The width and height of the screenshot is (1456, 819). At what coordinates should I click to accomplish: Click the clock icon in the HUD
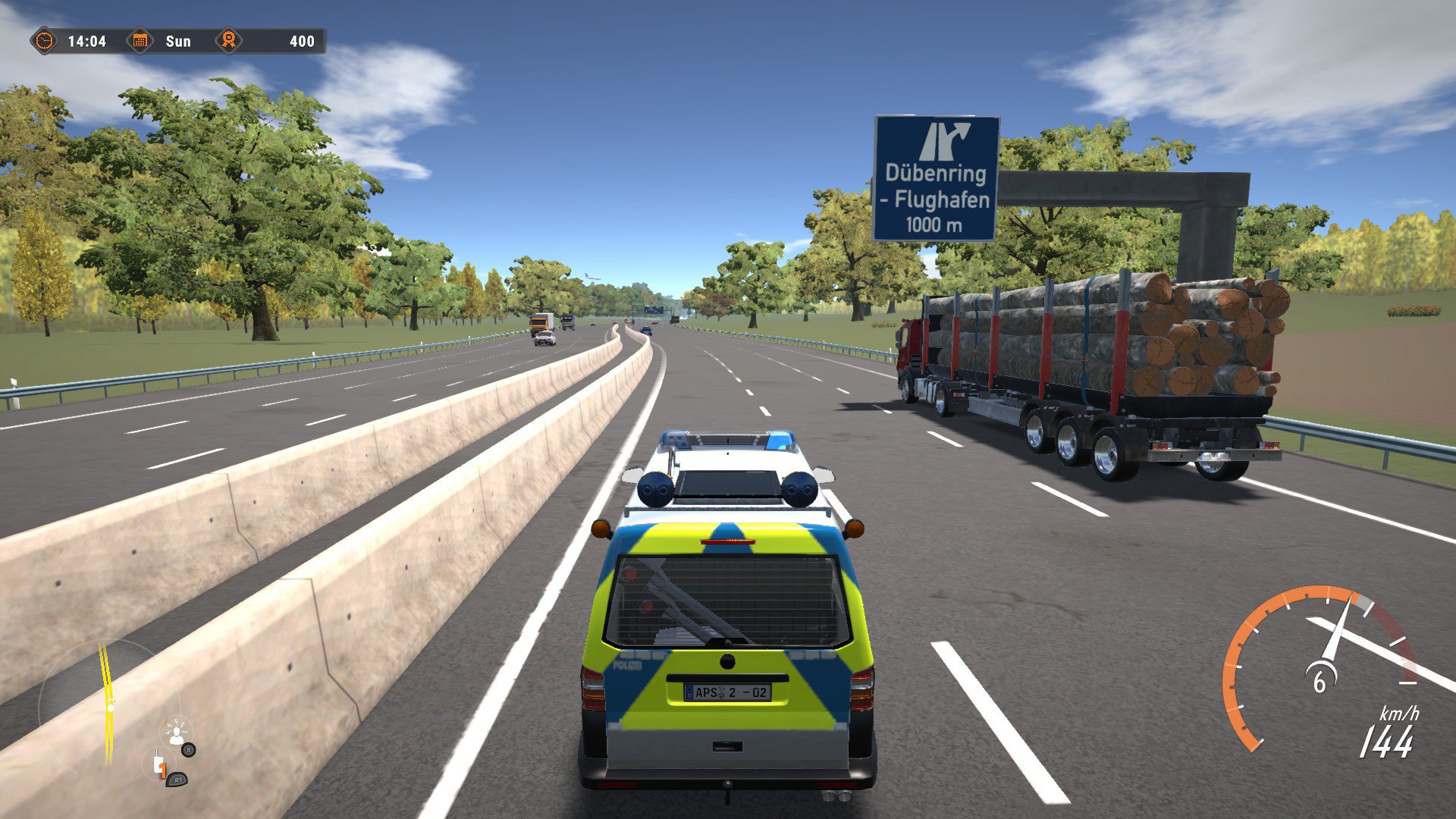(45, 40)
